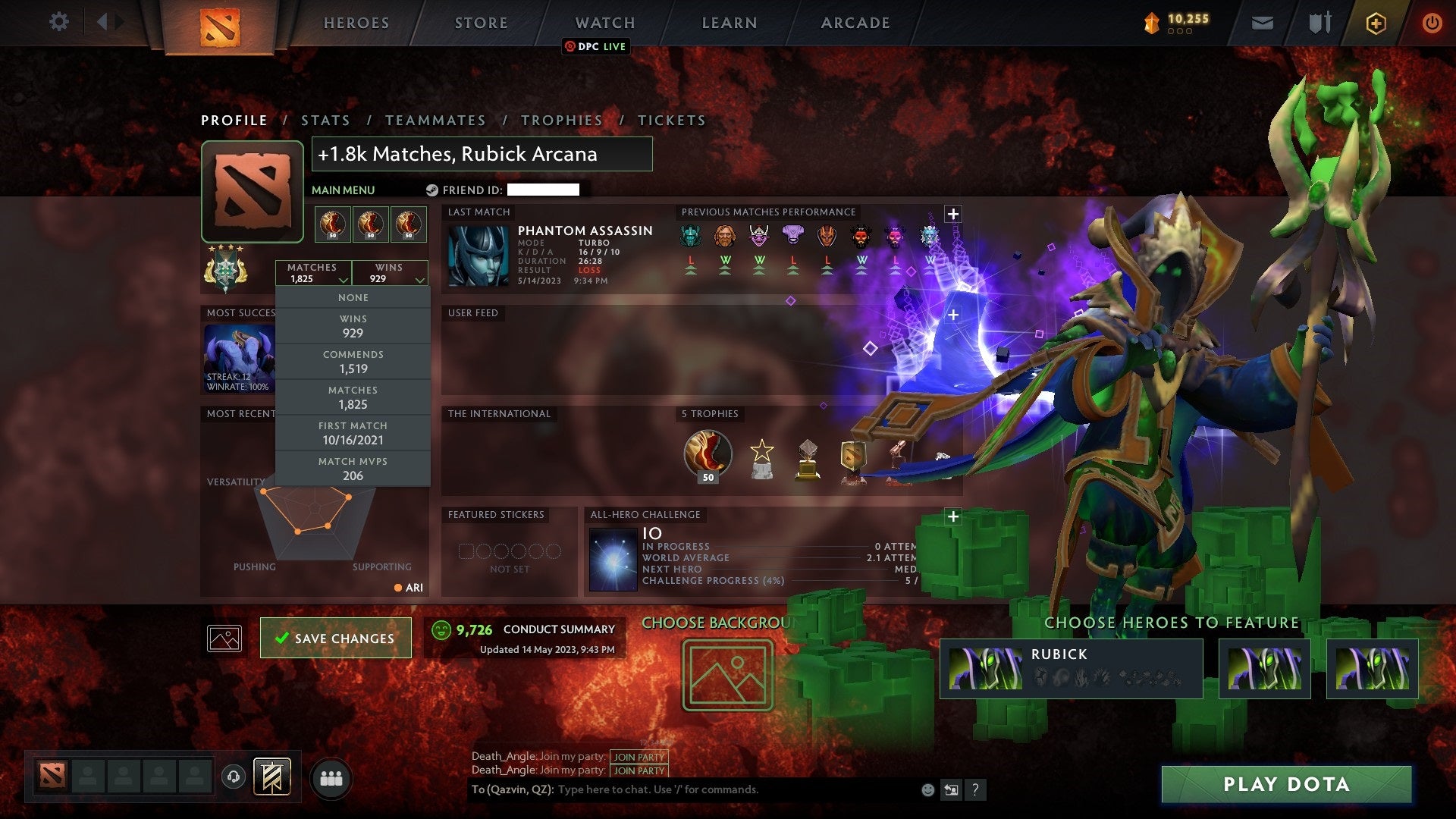1456x819 pixels.
Task: Click the settings gear icon
Action: [59, 22]
